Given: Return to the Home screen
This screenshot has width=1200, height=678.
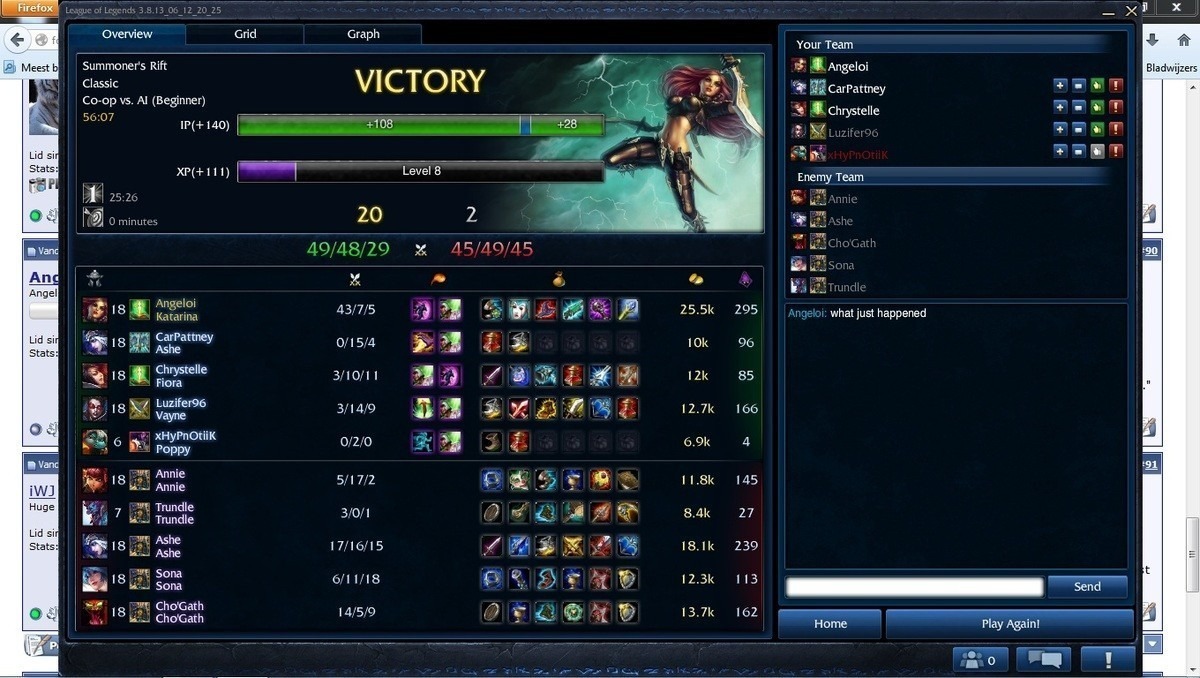Looking at the screenshot, I should coord(830,624).
